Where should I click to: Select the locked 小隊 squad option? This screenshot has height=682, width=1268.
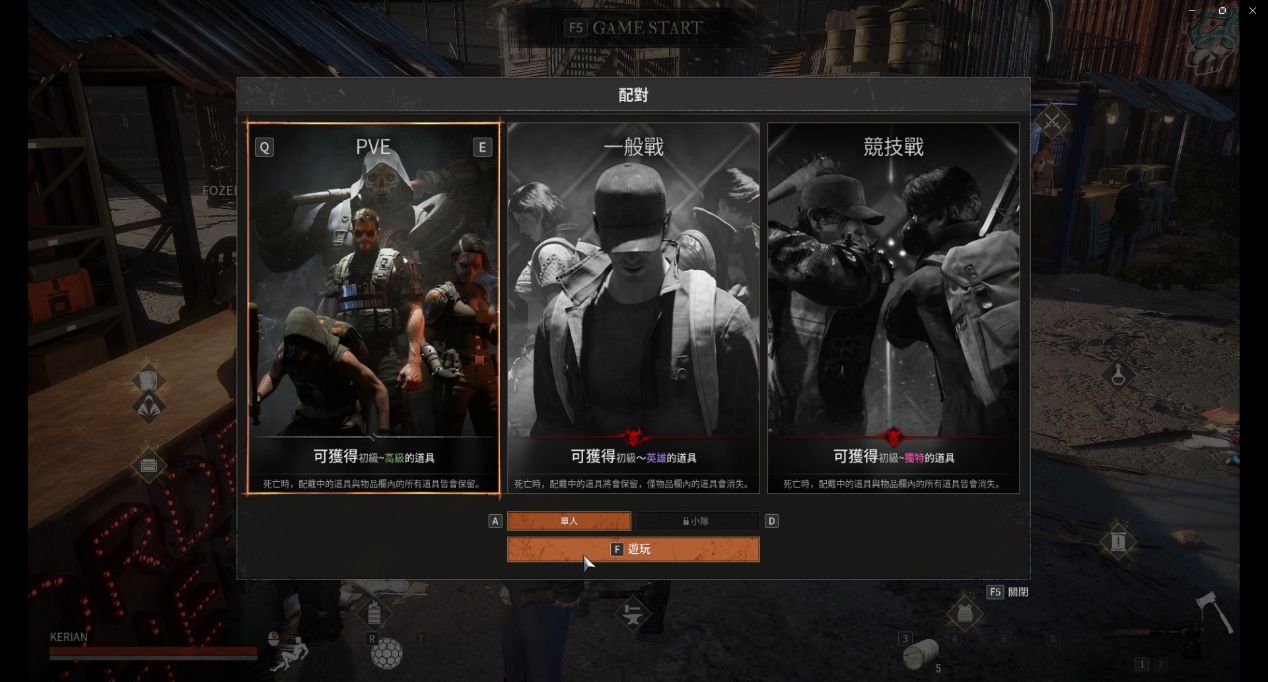pos(697,521)
